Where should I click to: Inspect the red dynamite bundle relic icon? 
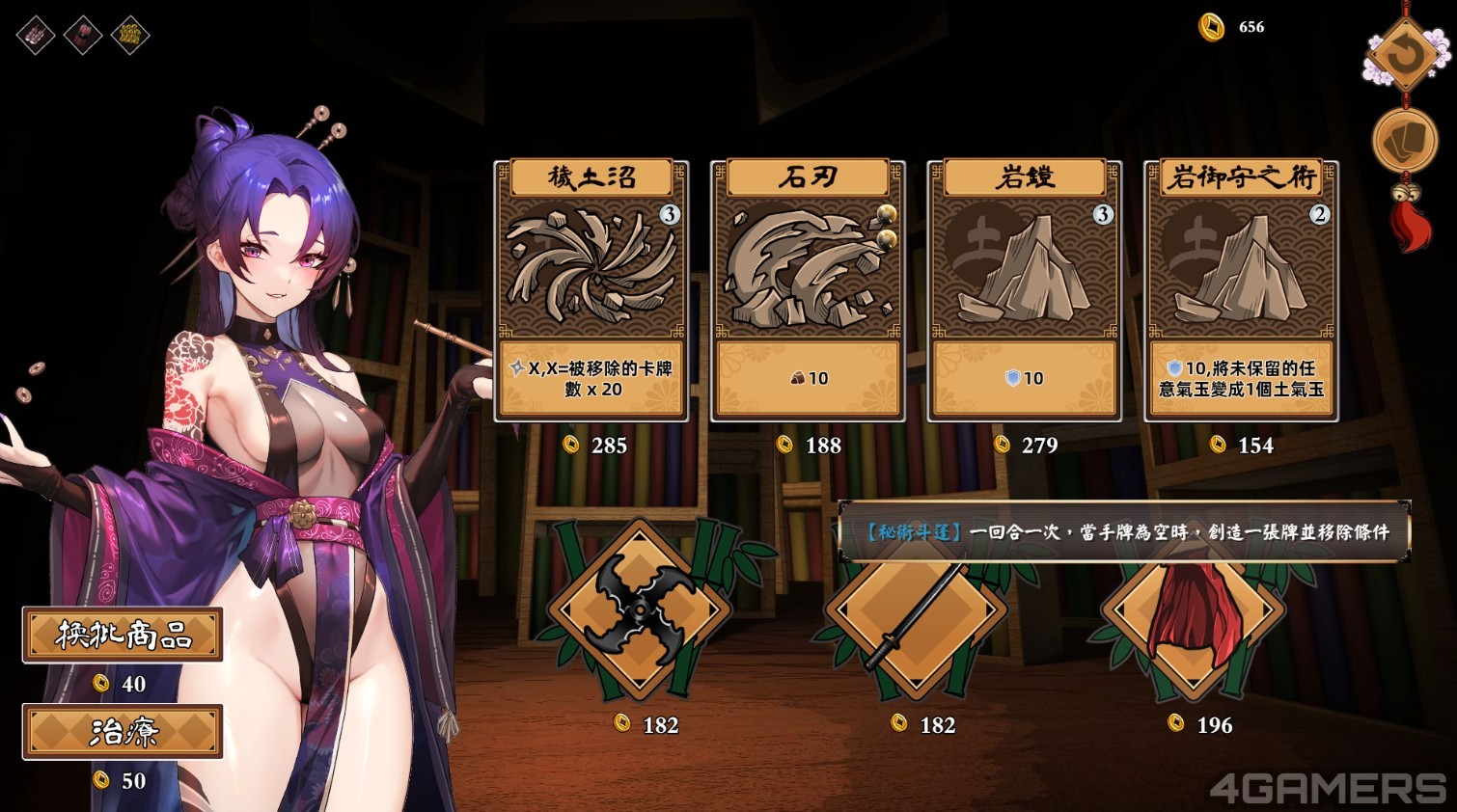point(83,36)
